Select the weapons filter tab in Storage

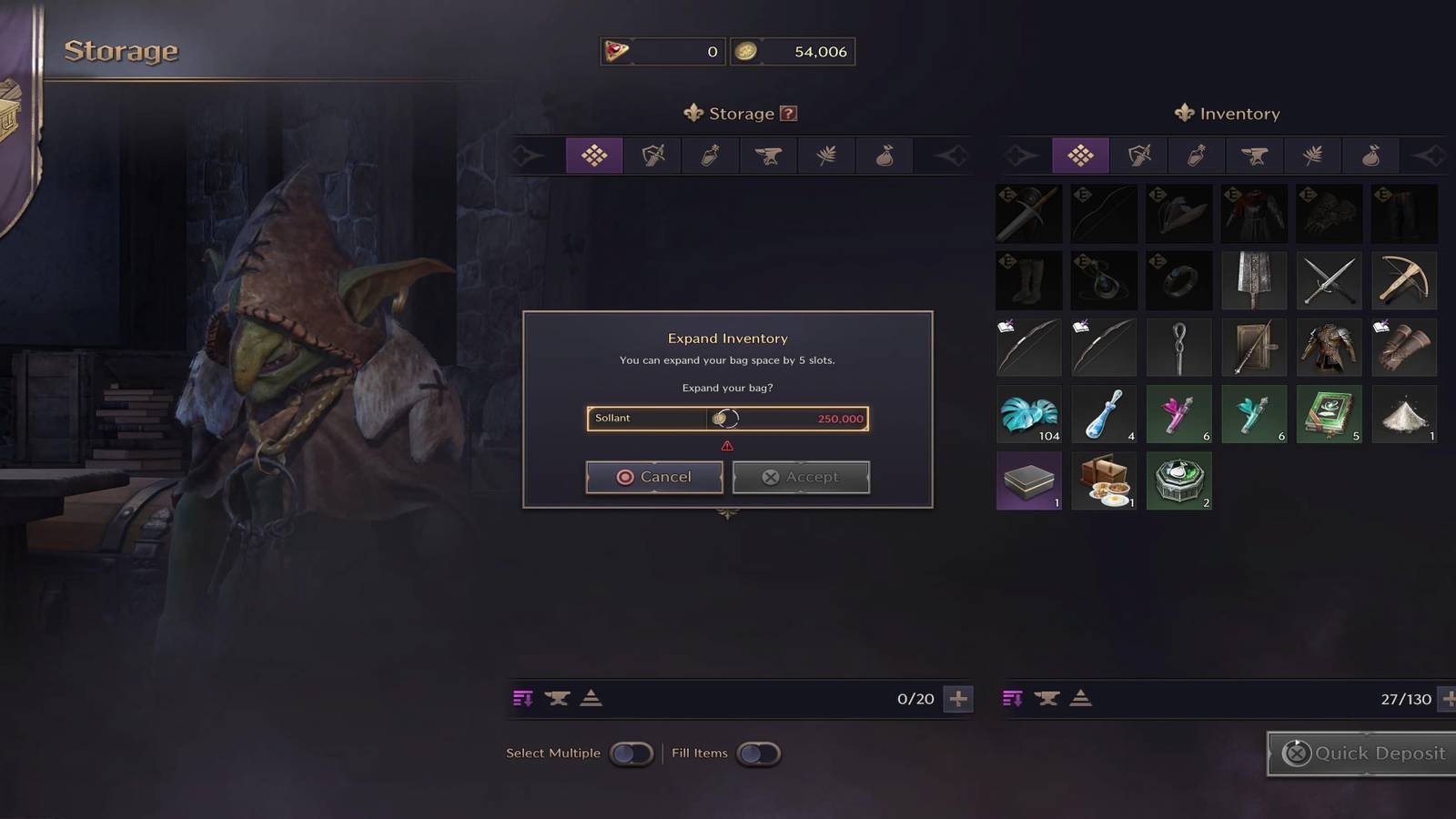point(652,155)
